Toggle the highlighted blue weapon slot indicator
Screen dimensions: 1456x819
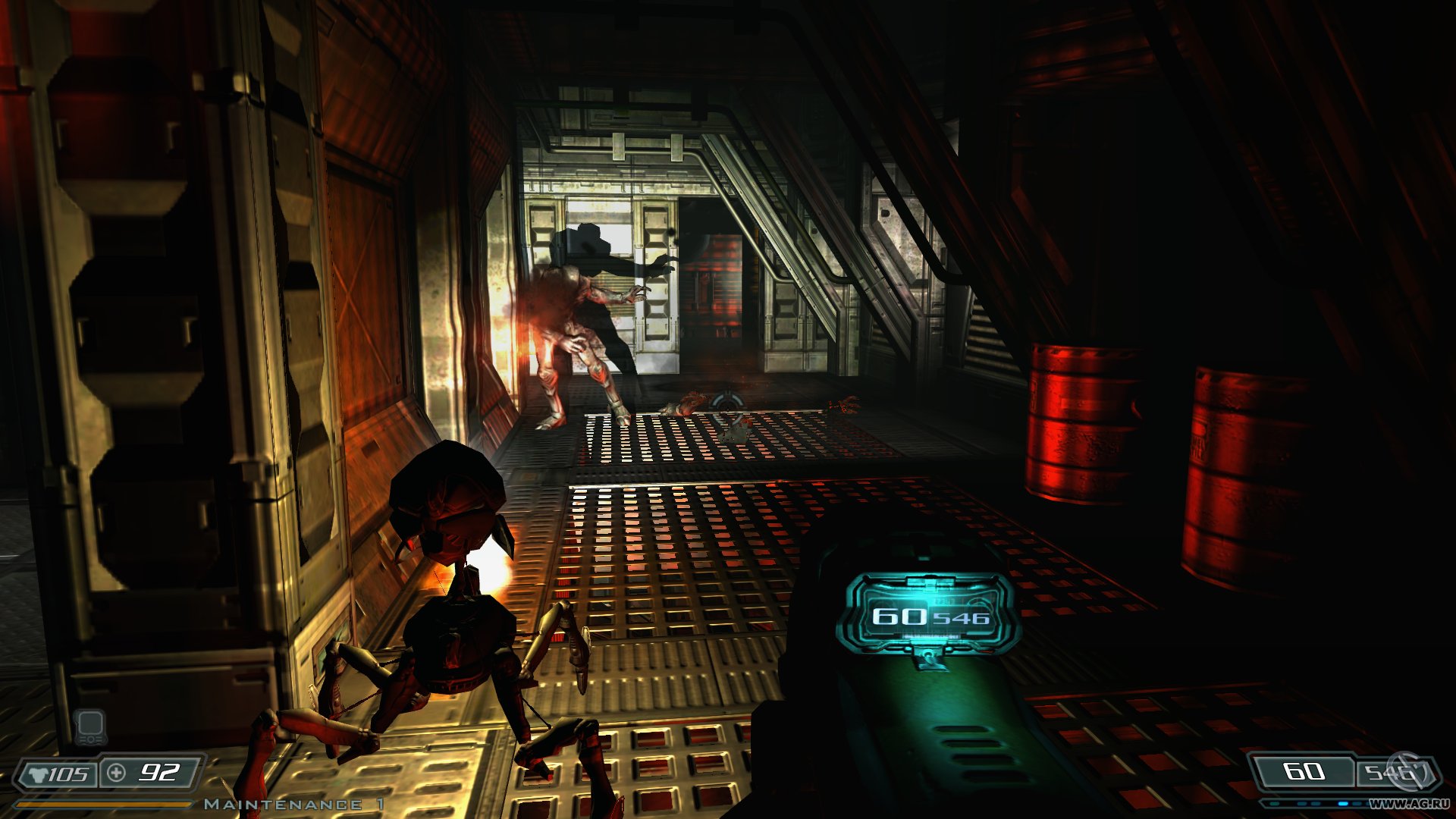pyautogui.click(x=1344, y=803)
